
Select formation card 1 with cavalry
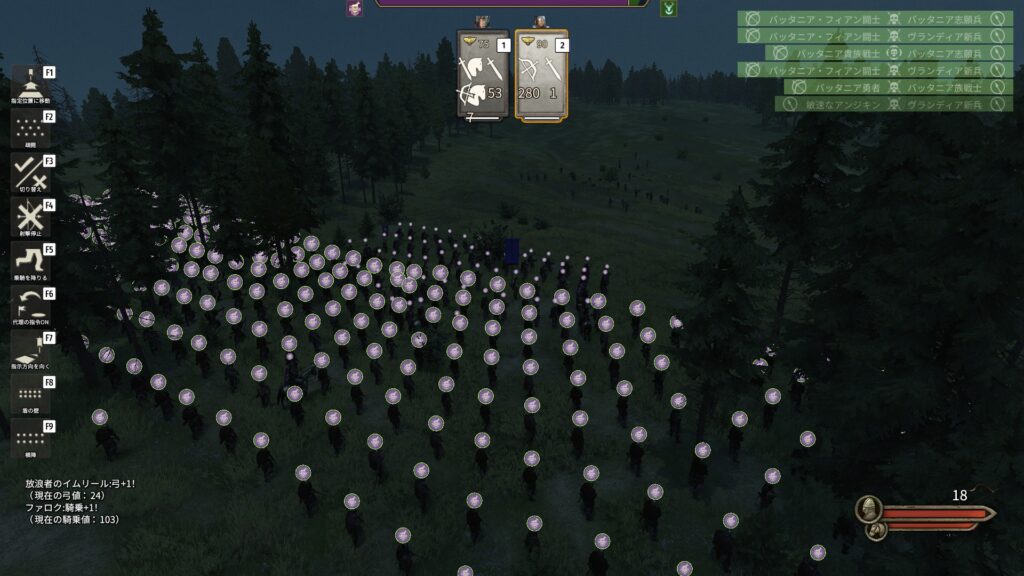point(483,75)
